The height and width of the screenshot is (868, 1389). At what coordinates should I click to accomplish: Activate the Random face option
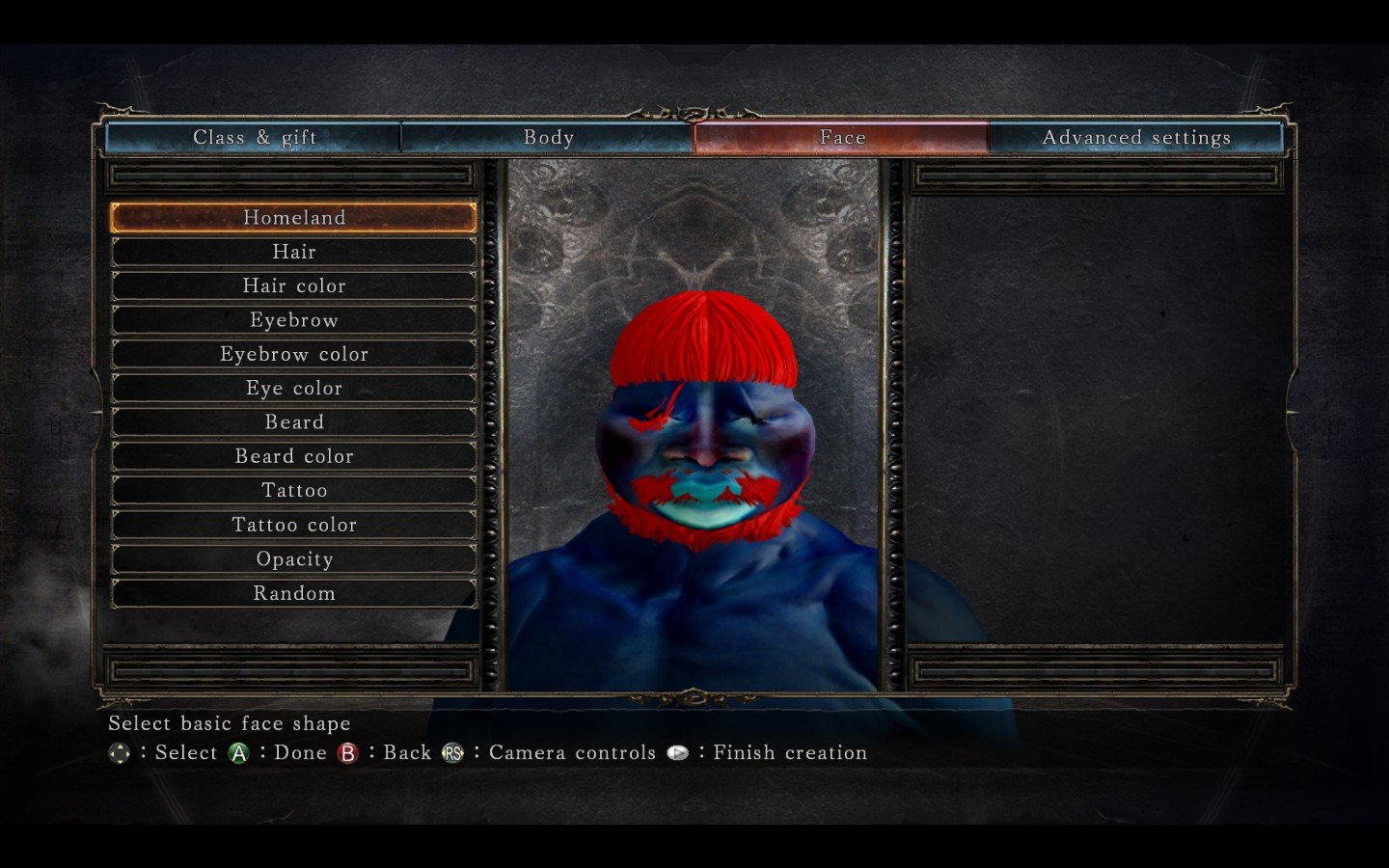pos(294,594)
